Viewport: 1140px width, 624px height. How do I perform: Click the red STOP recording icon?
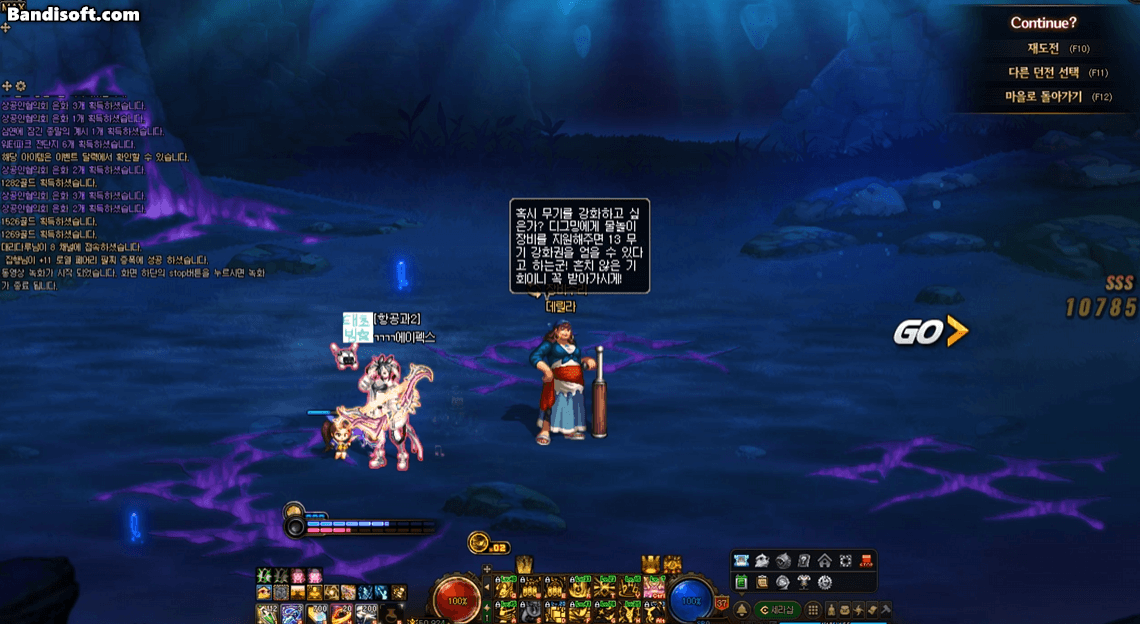click(x=867, y=561)
